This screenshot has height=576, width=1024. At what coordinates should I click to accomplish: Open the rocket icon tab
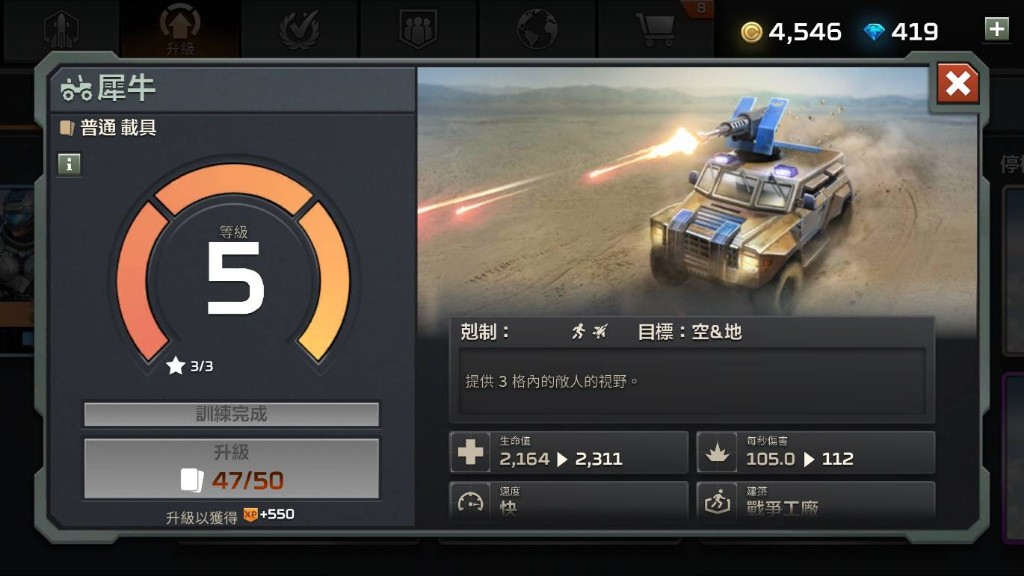click(61, 29)
